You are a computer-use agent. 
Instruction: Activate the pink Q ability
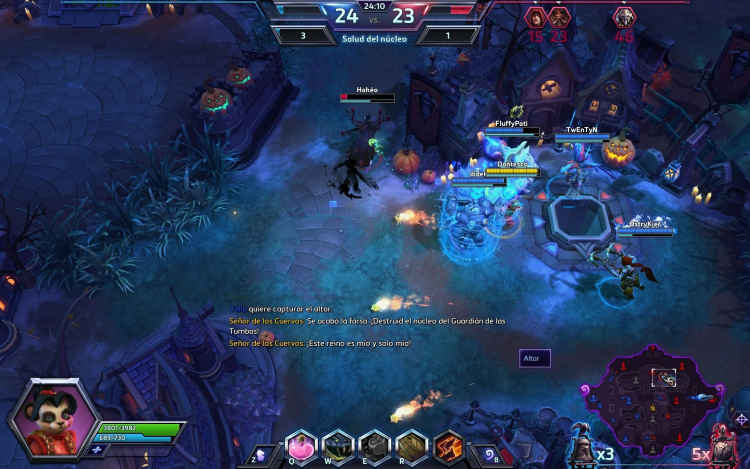[x=301, y=446]
